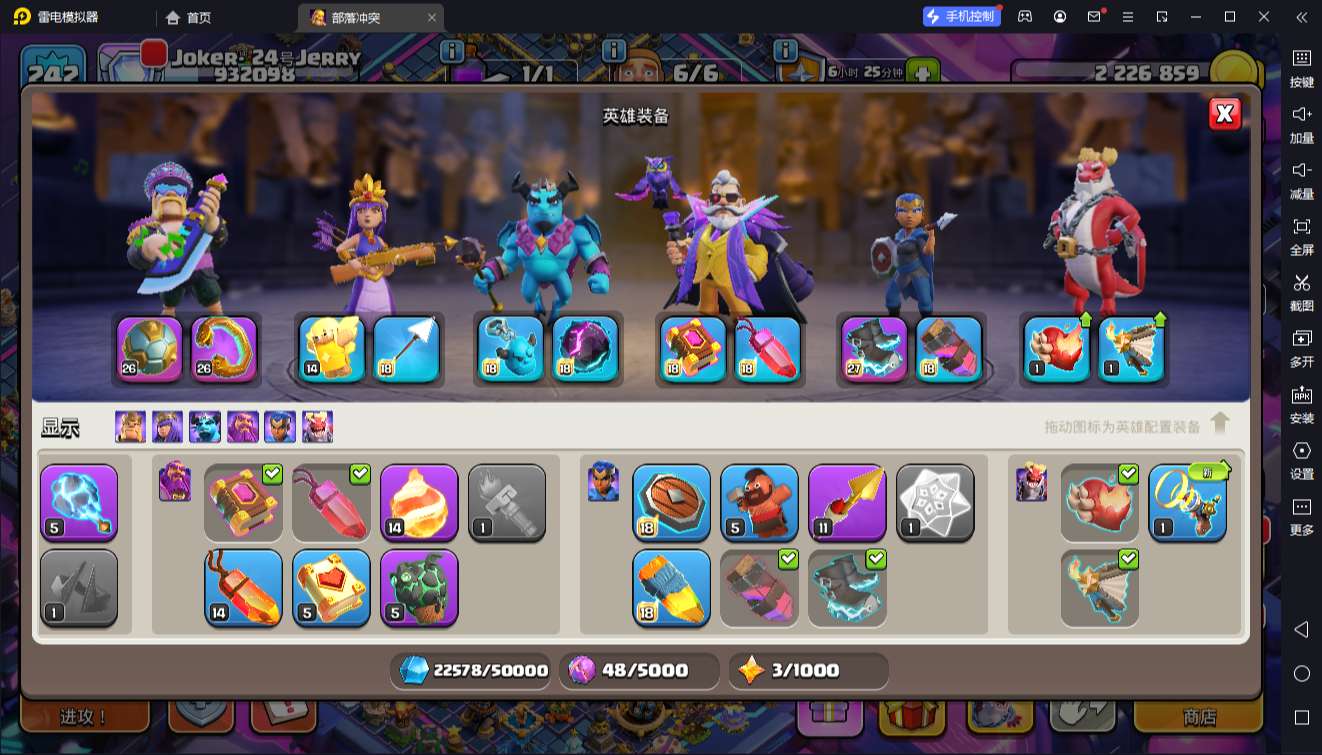This screenshot has width=1322, height=755.
Task: Close the hero equipment window
Action: pyautogui.click(x=1225, y=114)
